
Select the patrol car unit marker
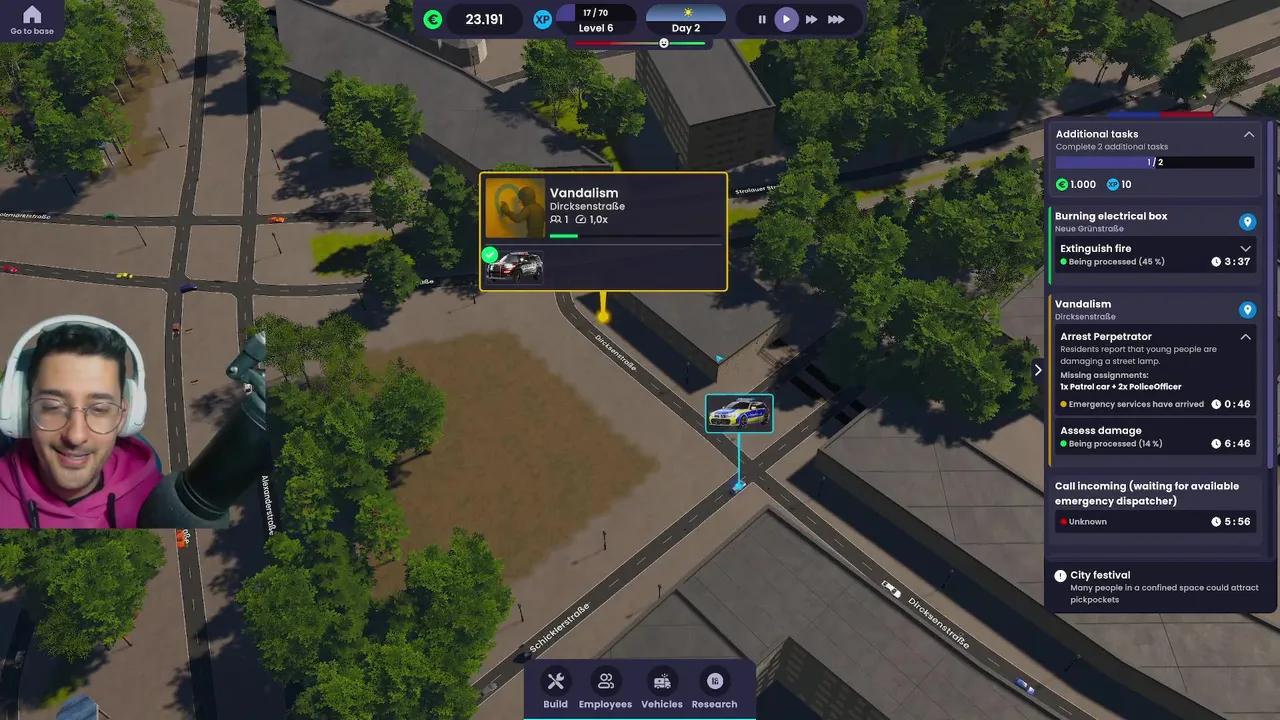[739, 413]
